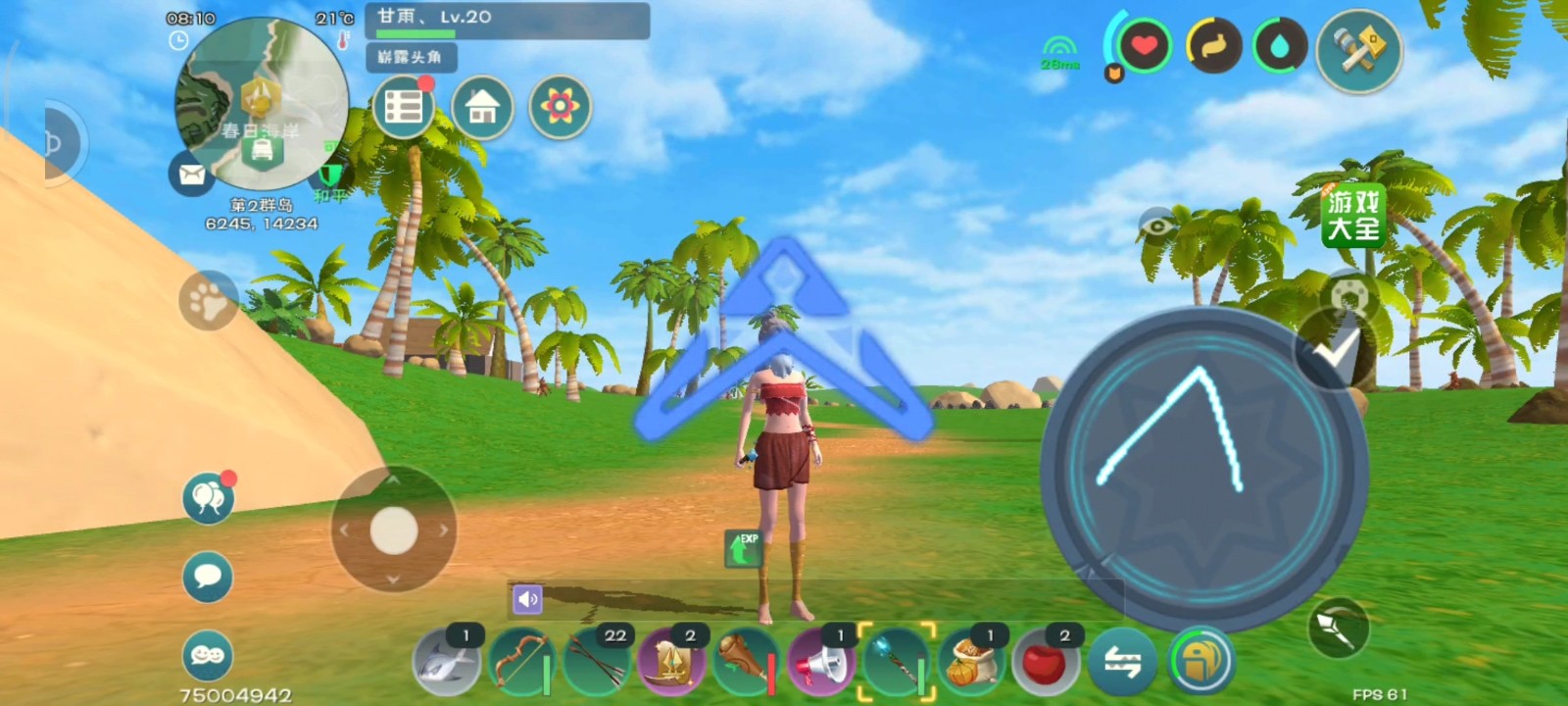The height and width of the screenshot is (706, 1568).
Task: Open the mail envelope icon
Action: point(192,175)
